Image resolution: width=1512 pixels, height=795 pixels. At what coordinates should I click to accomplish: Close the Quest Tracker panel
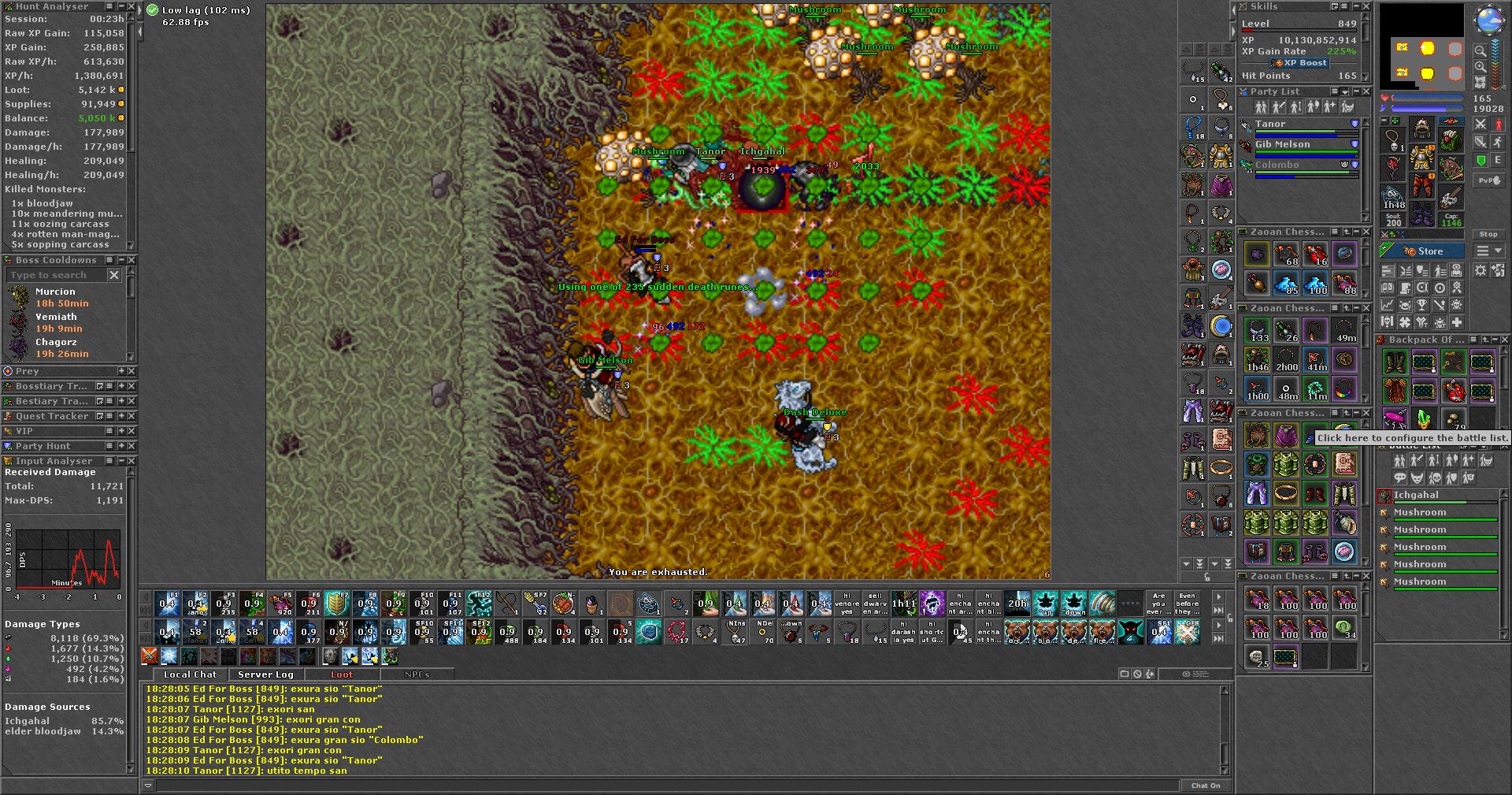(132, 416)
